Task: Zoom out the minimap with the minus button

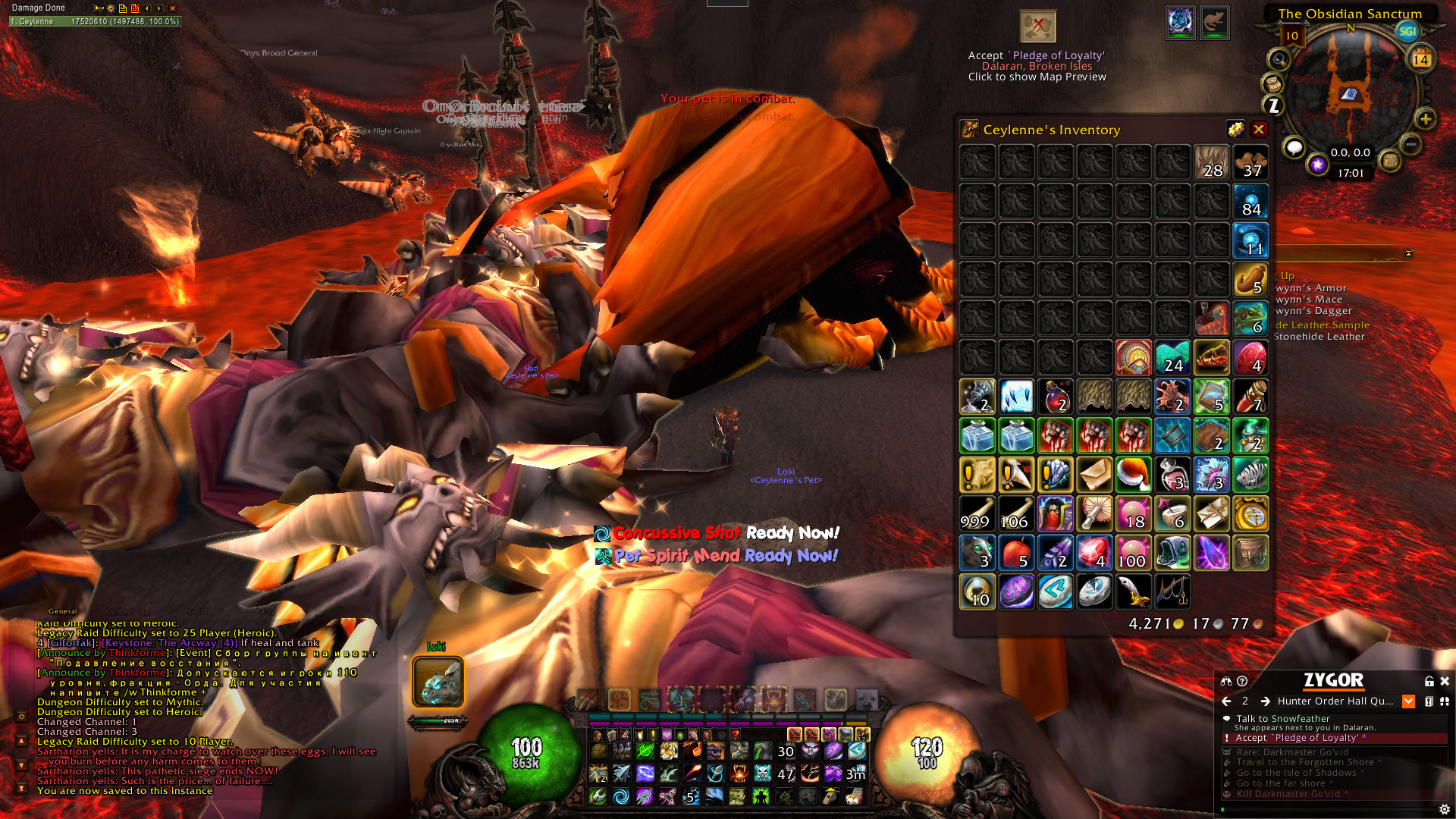Action: pyautogui.click(x=1410, y=143)
